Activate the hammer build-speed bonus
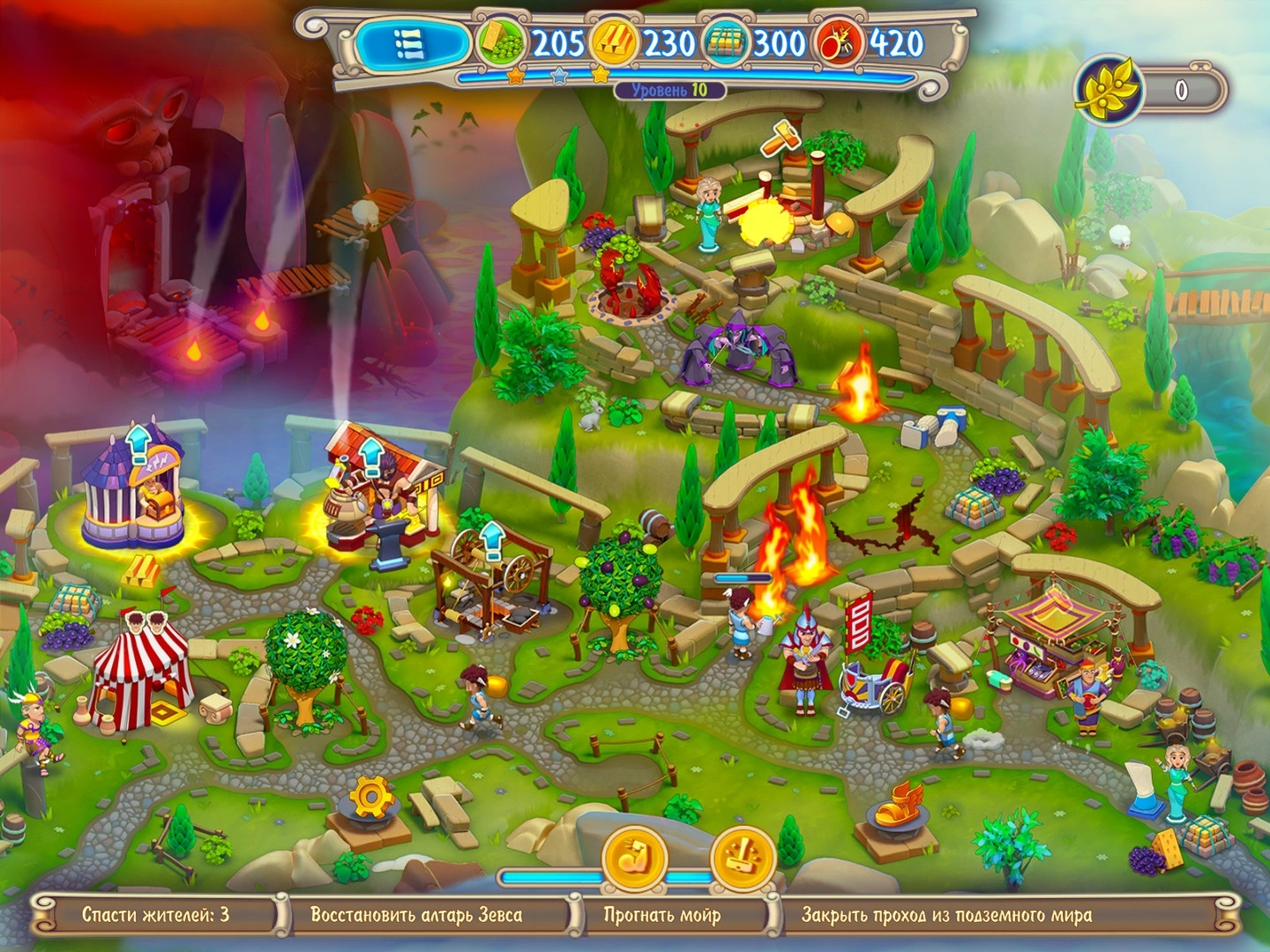1270x952 pixels. (x=742, y=859)
